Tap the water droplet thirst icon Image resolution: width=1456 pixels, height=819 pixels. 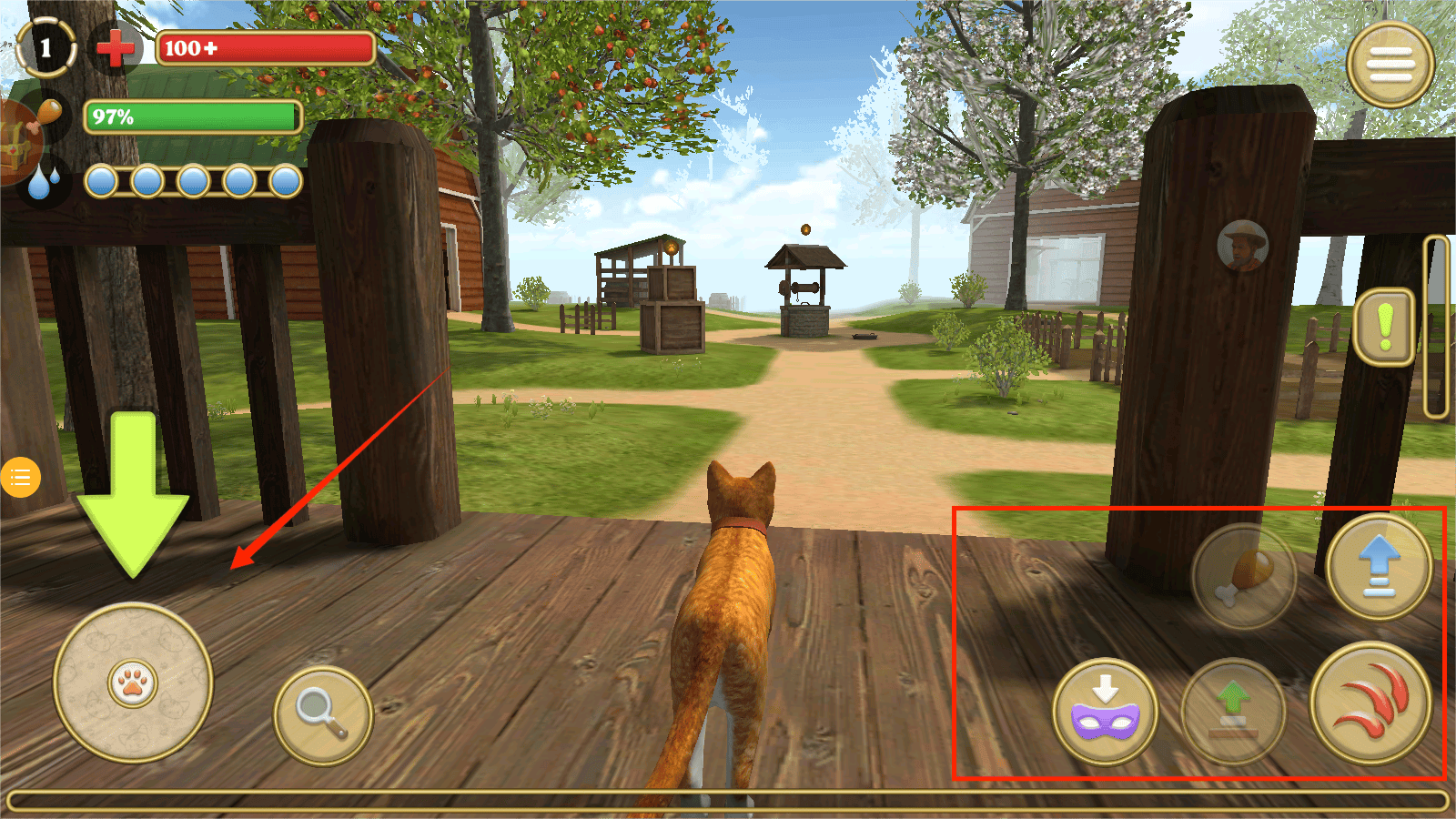pyautogui.click(x=42, y=181)
